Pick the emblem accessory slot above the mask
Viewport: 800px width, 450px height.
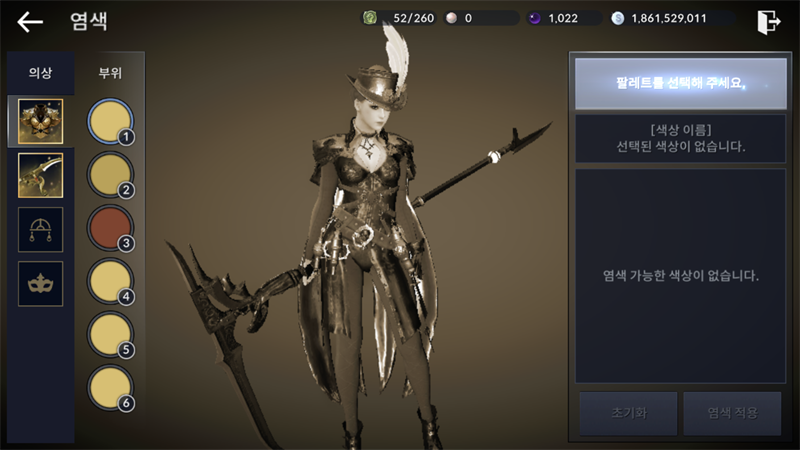tap(41, 229)
